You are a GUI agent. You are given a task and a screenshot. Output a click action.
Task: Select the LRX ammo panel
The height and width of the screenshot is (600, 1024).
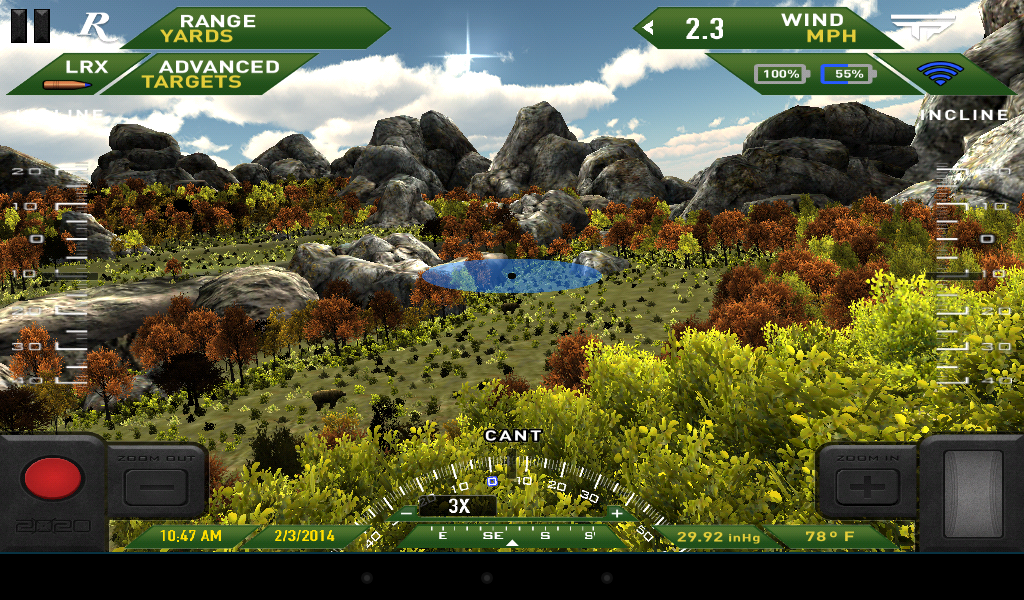coord(72,75)
